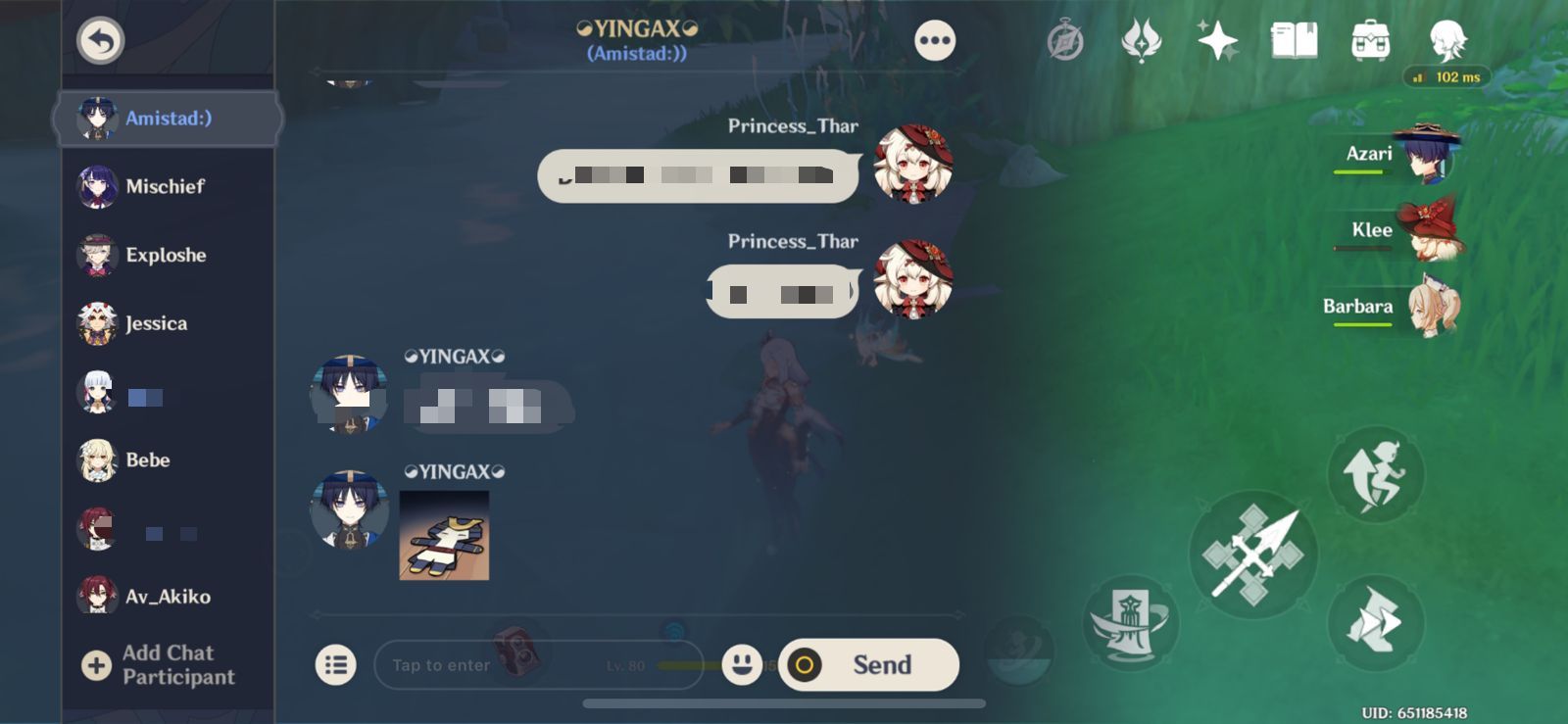Click Add Chat Participant

[x=165, y=663]
